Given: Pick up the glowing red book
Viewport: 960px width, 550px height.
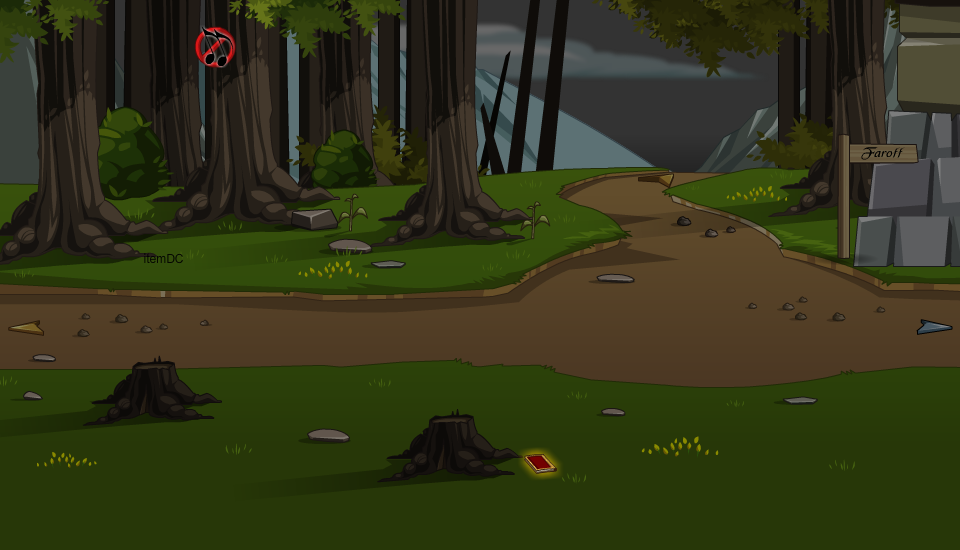Looking at the screenshot, I should click(x=540, y=463).
